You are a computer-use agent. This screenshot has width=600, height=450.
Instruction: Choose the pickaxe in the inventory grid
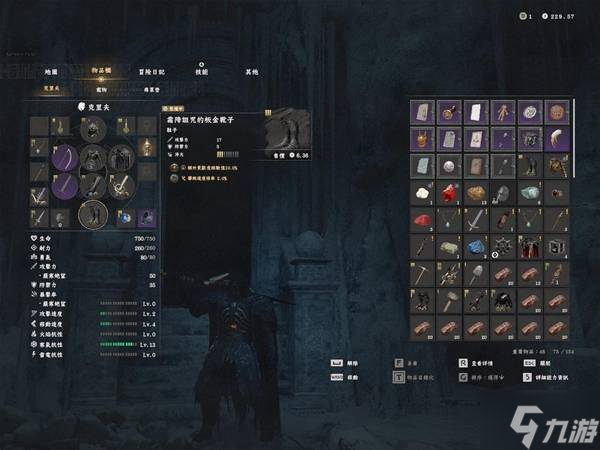coord(424,272)
